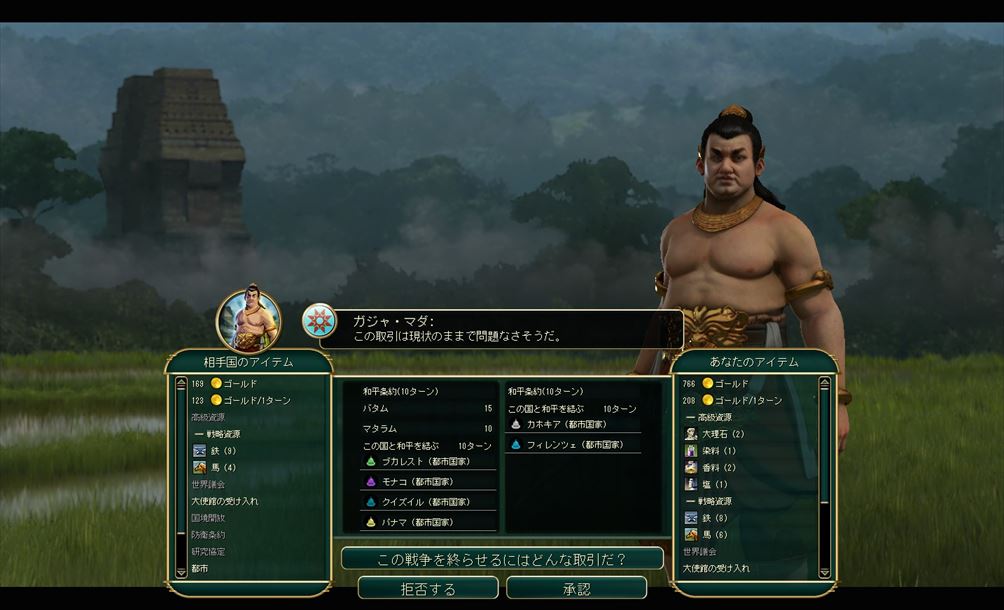Click the city バタム in the offer
1004x610 pixels.
tap(377, 409)
